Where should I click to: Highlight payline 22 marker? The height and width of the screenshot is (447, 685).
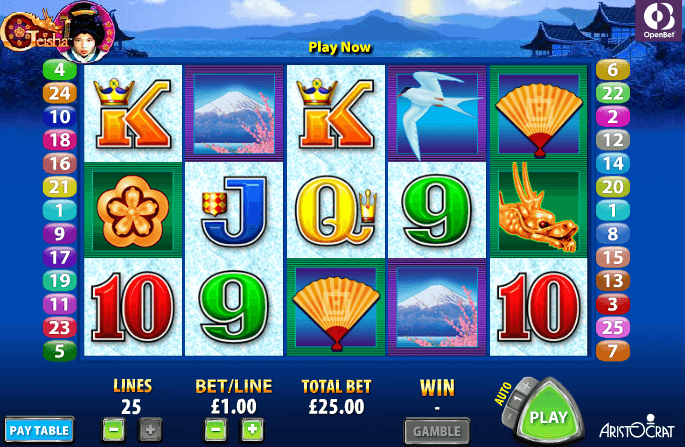612,93
